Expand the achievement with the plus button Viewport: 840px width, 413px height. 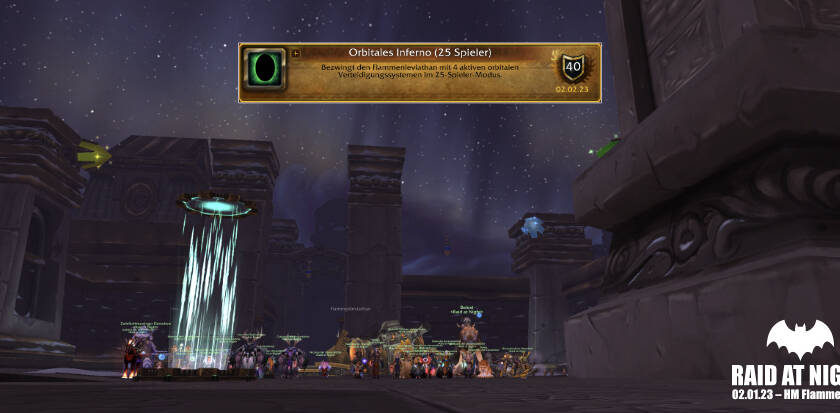pos(296,54)
